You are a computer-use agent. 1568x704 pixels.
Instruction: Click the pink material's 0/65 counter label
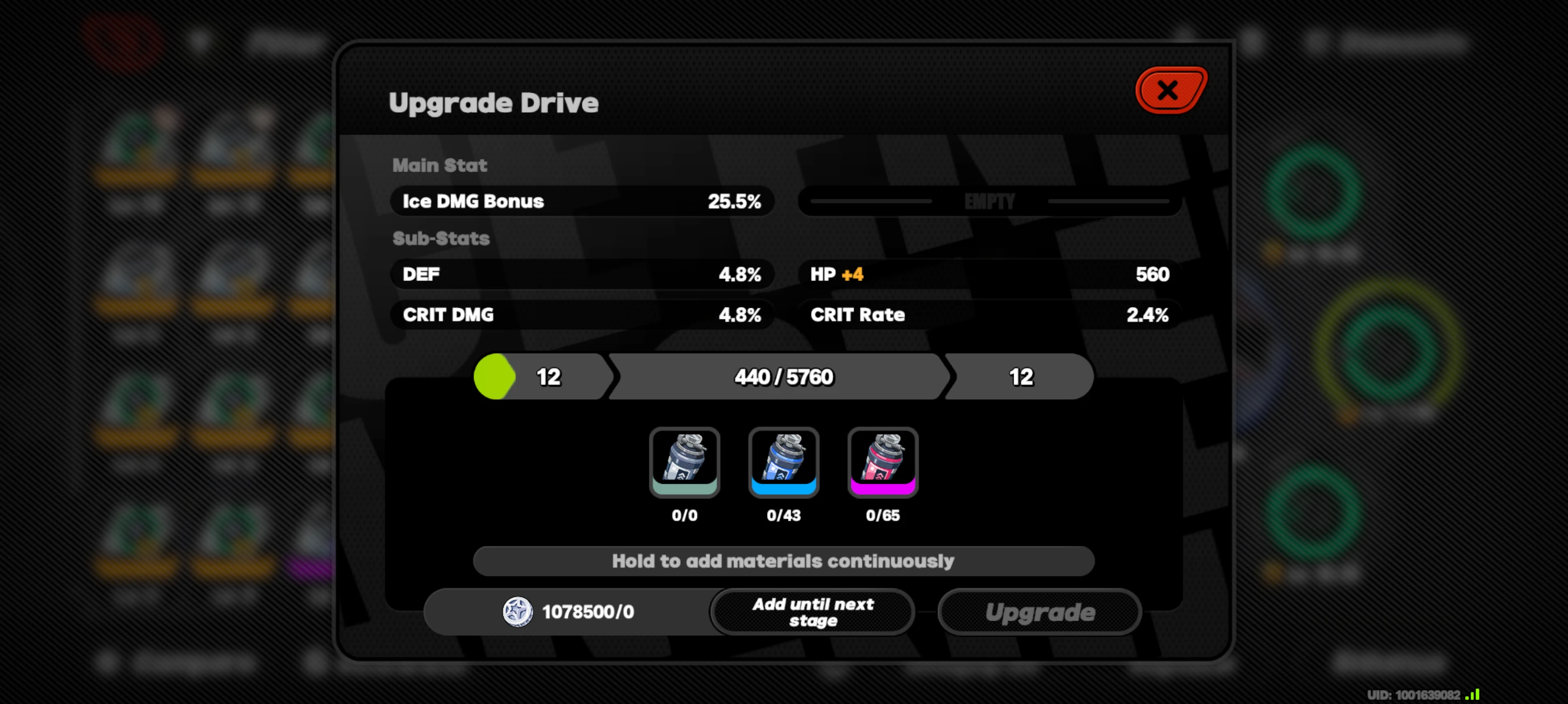coord(883,516)
